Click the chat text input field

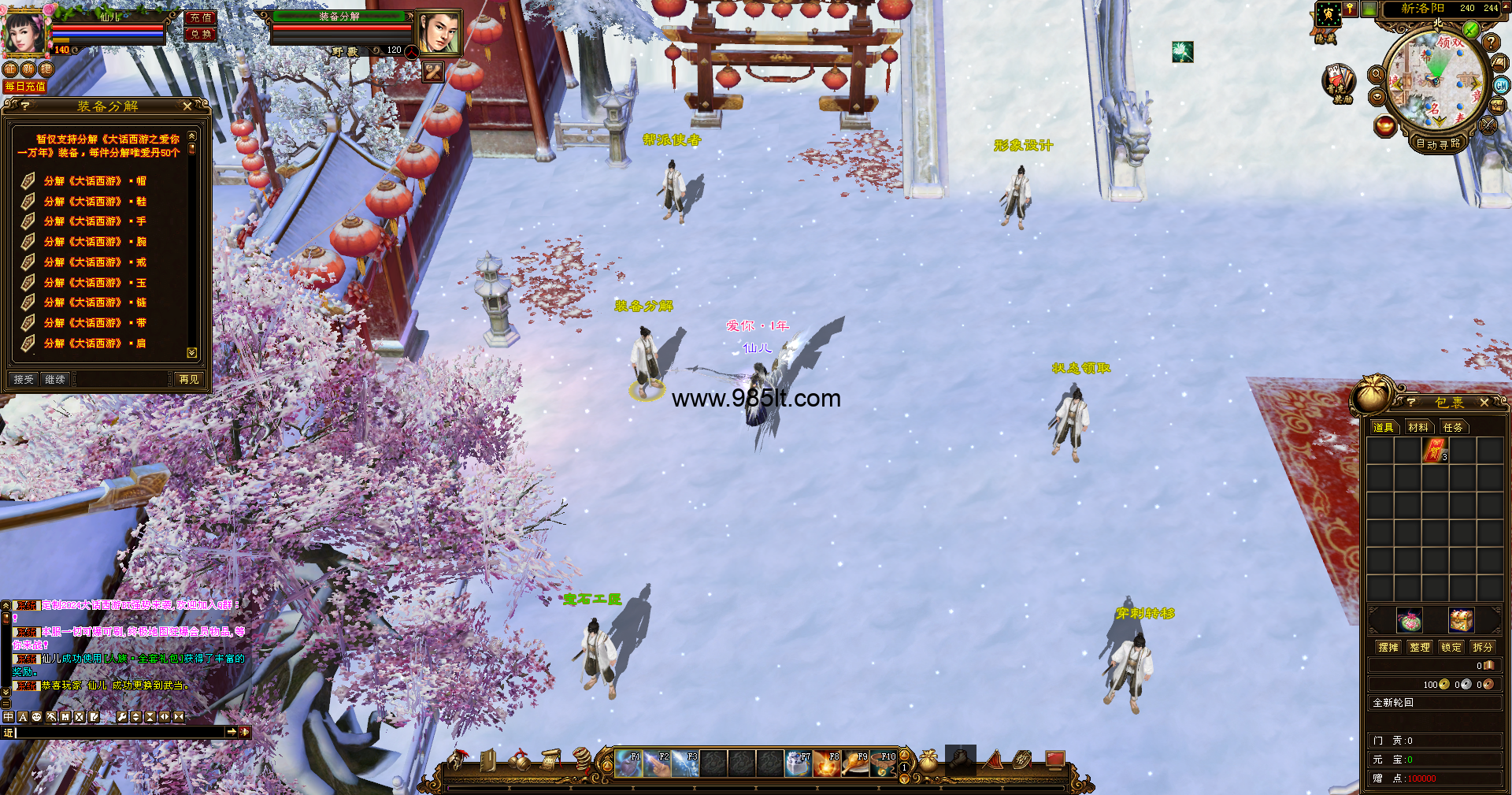coord(118,733)
